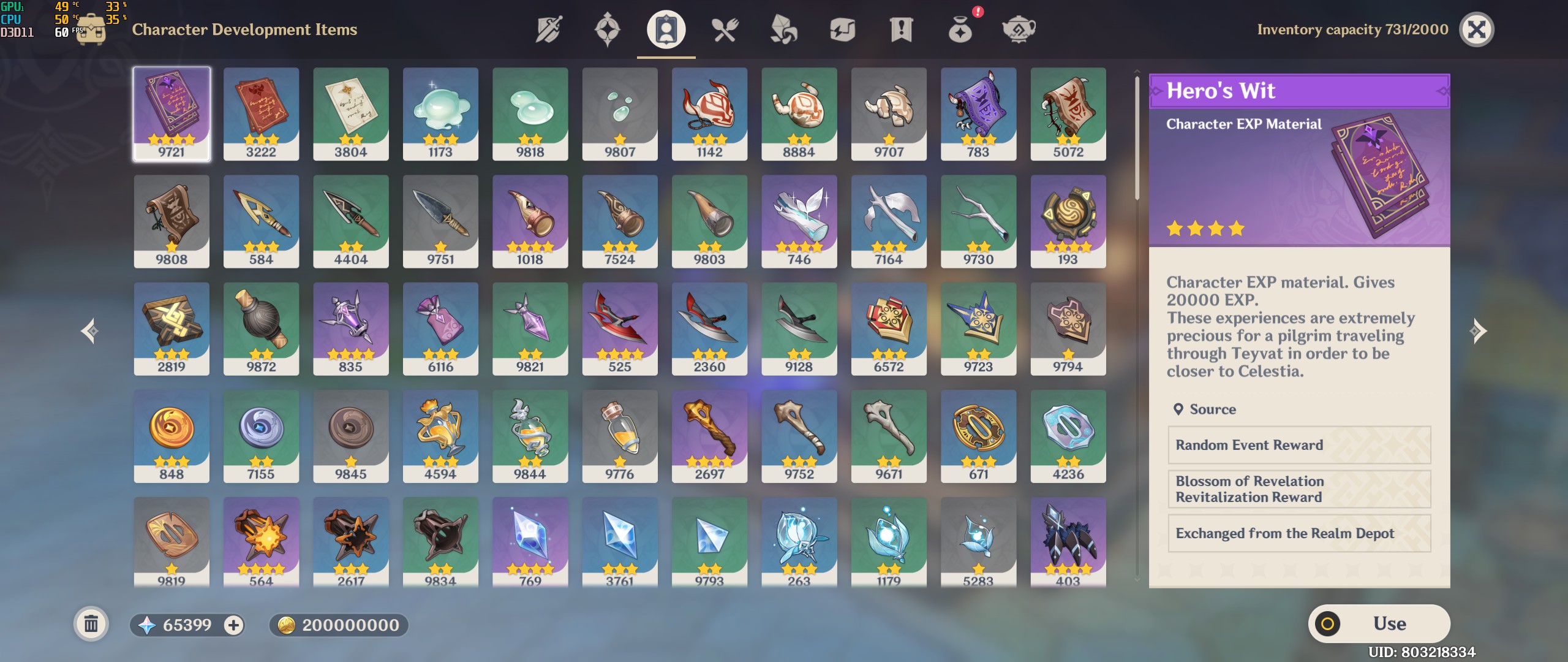This screenshot has height=662, width=1568.
Task: Close the inventory screen
Action: pos(1476,29)
